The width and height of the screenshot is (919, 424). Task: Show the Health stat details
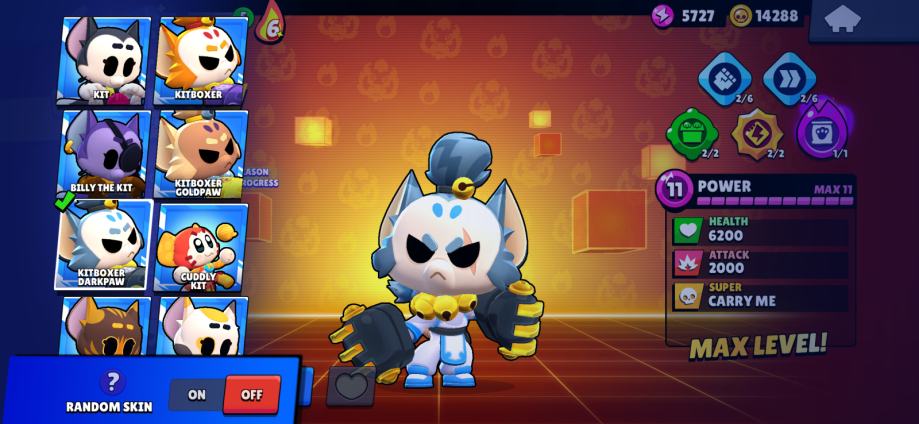click(x=760, y=229)
